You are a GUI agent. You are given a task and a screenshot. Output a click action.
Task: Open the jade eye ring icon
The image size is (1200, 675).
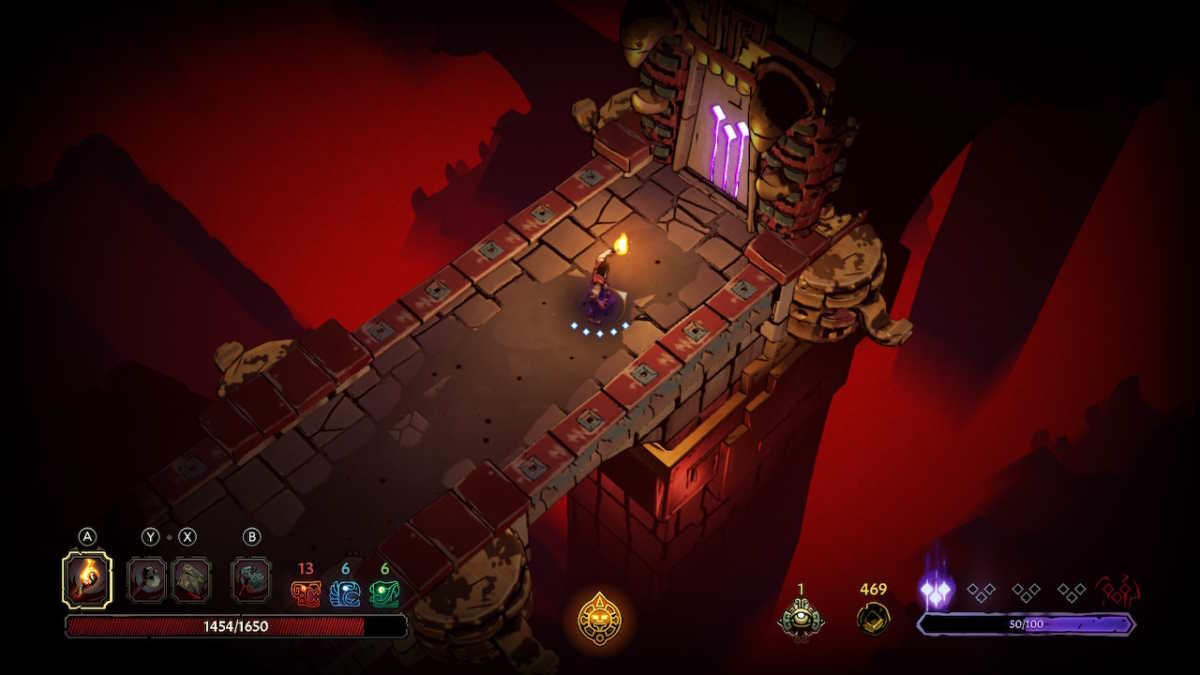click(x=801, y=617)
